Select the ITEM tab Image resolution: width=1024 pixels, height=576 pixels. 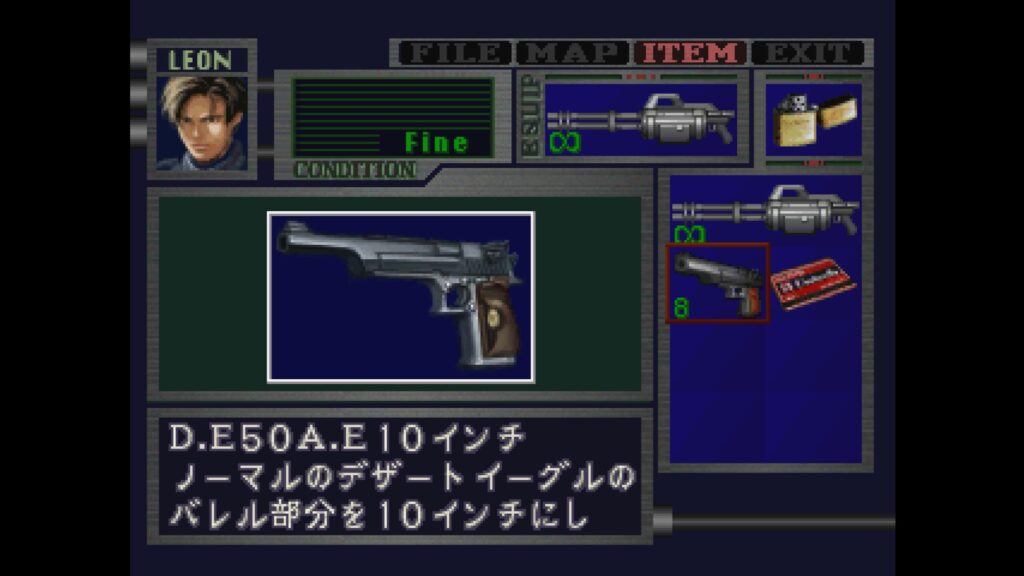point(691,53)
